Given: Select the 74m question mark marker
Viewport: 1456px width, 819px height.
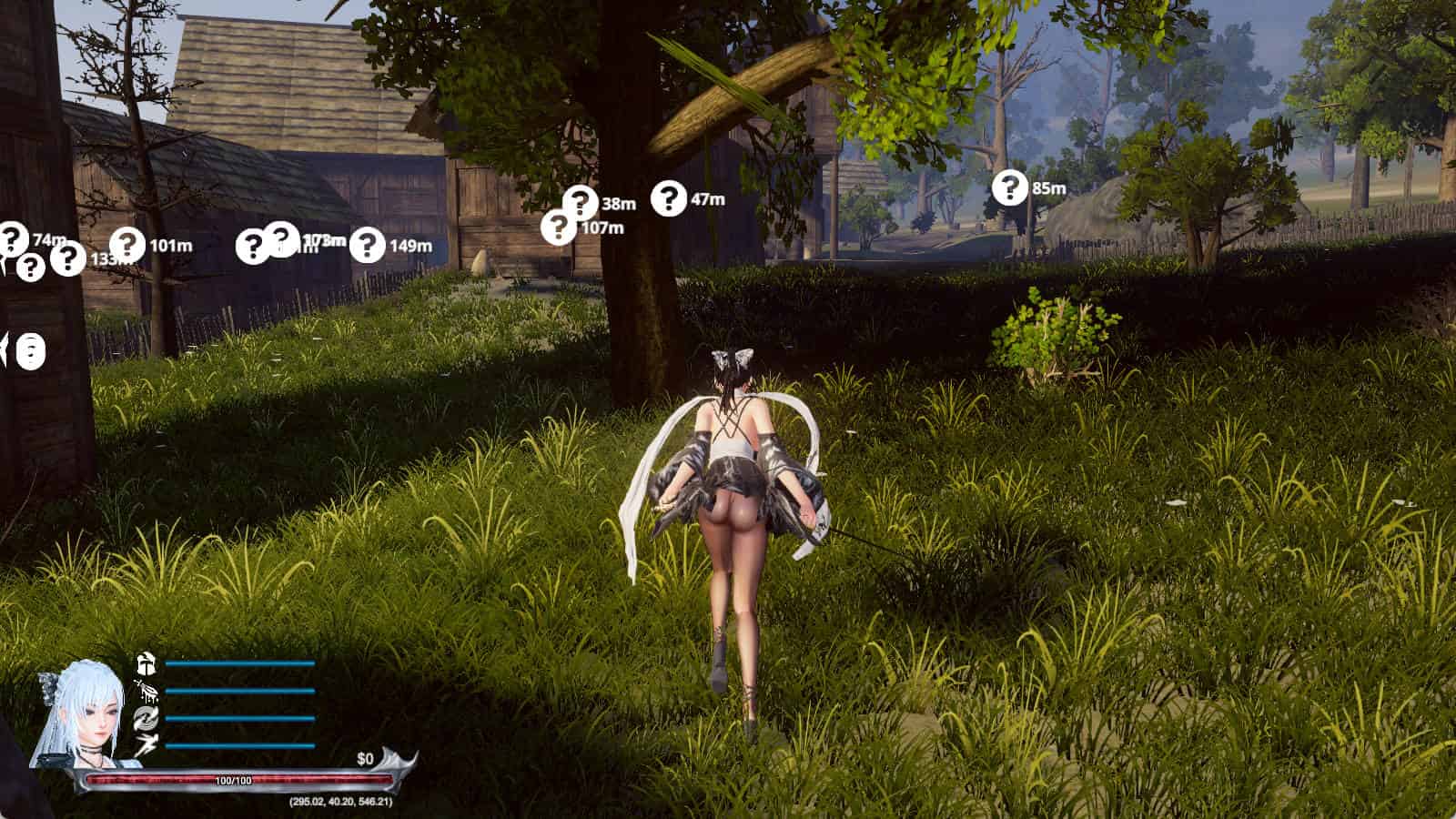Looking at the screenshot, I should 13,238.
